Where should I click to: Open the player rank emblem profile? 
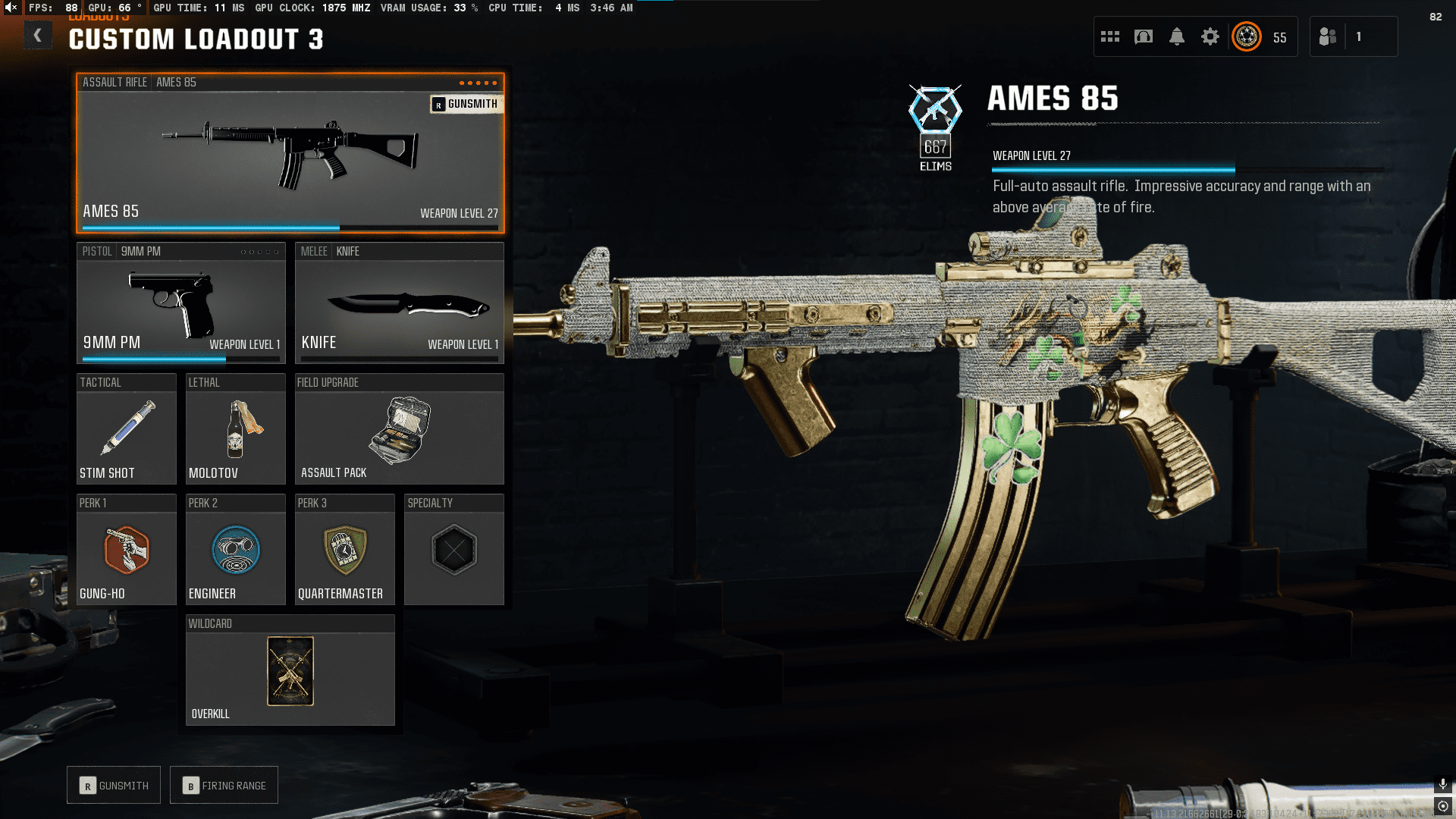pyautogui.click(x=1247, y=36)
